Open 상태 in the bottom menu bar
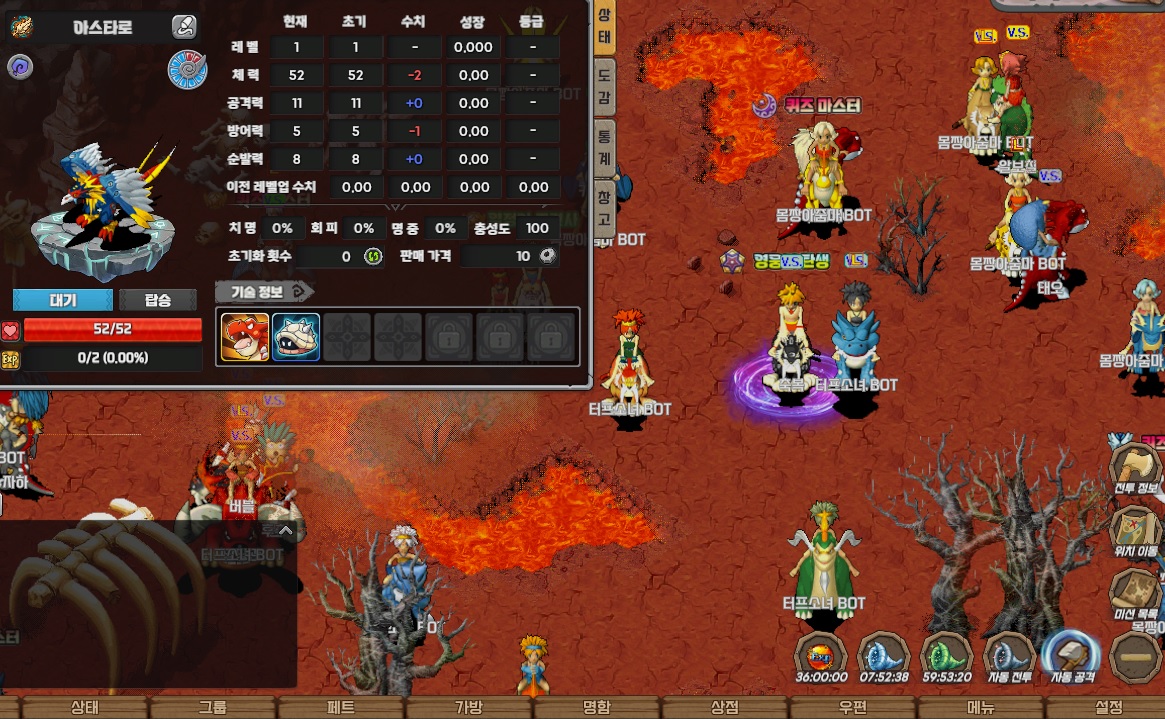1165x719 pixels. (x=85, y=707)
